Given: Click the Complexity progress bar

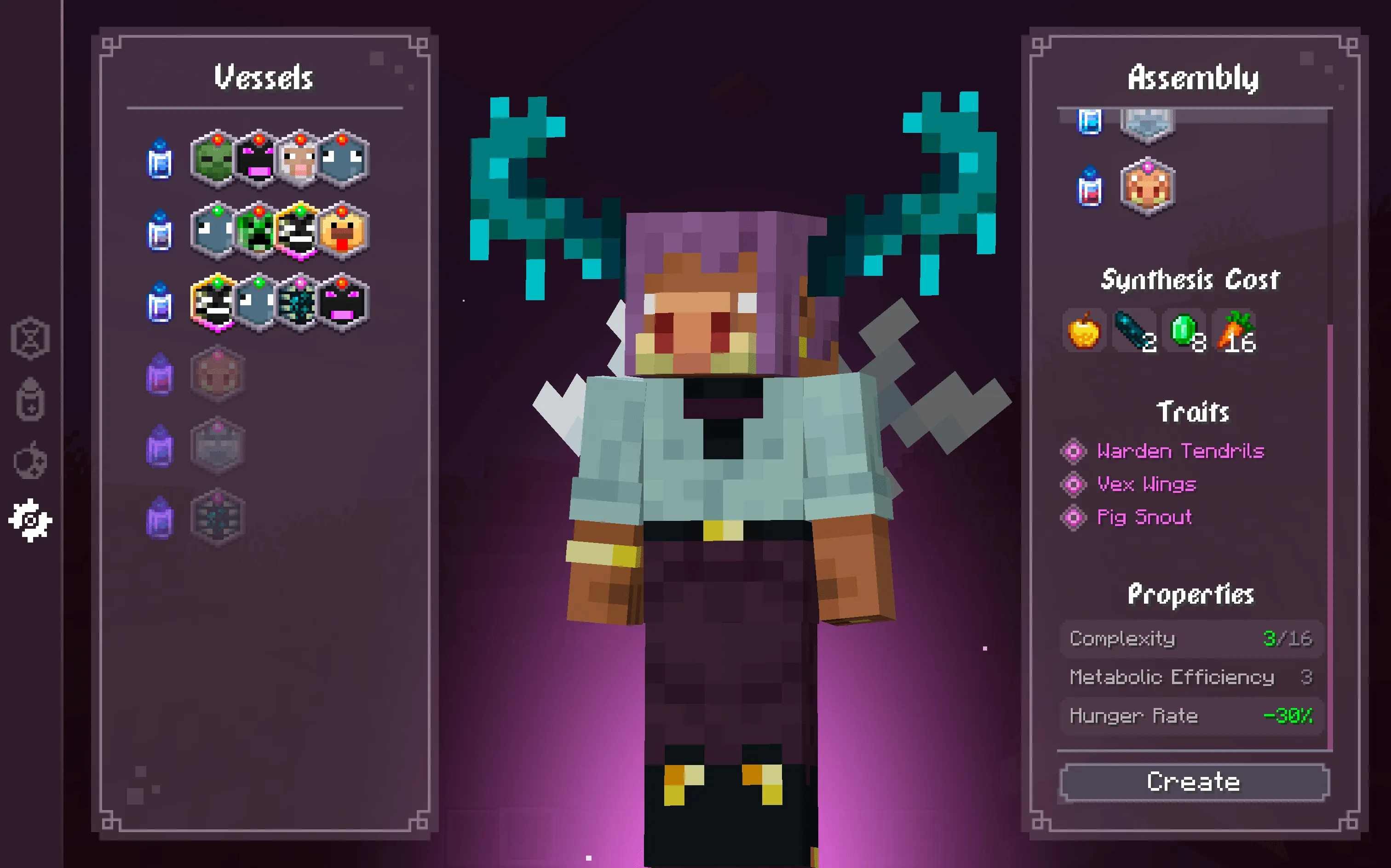Looking at the screenshot, I should 1192,639.
